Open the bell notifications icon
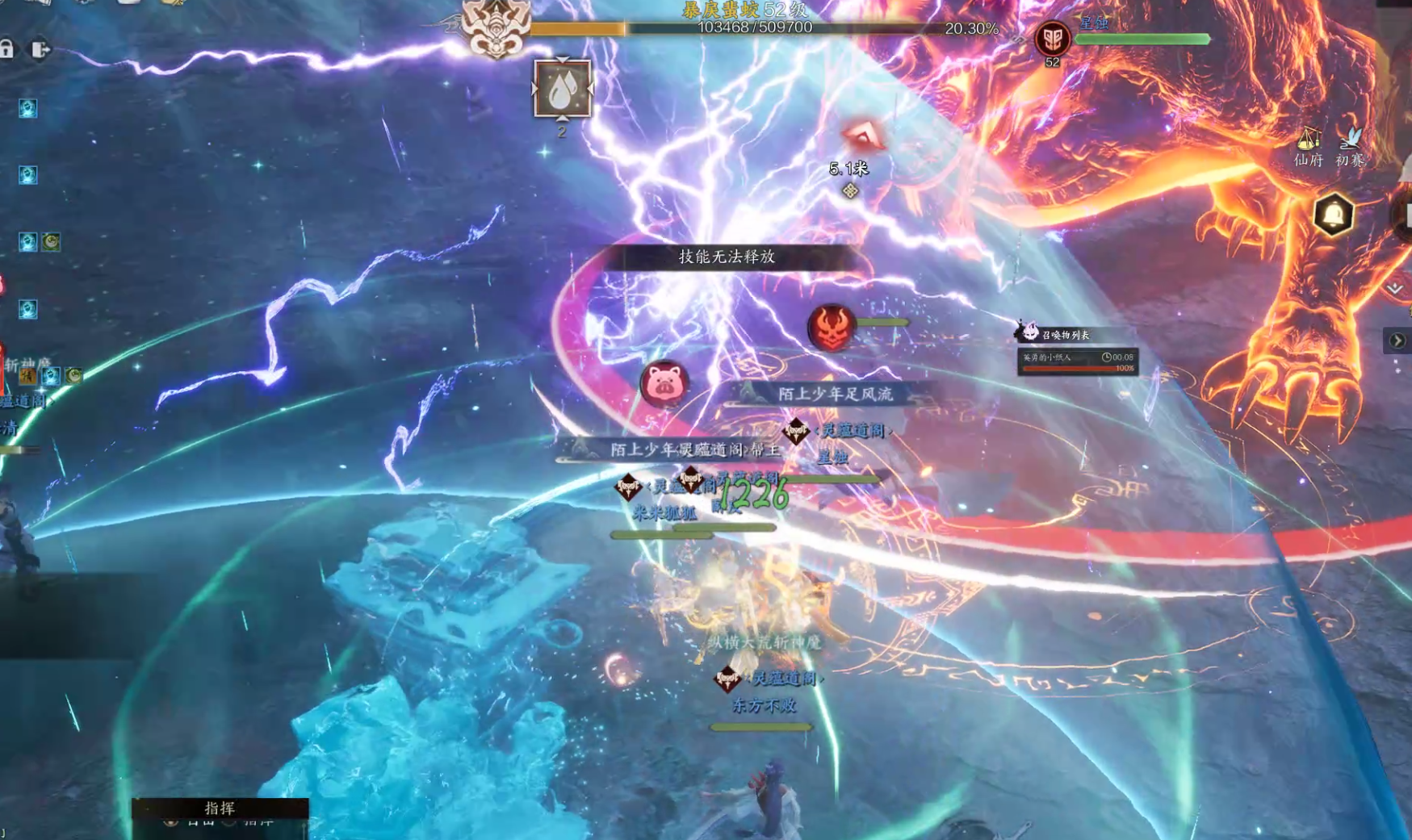Screen dimensions: 1412x840 click(x=1333, y=215)
